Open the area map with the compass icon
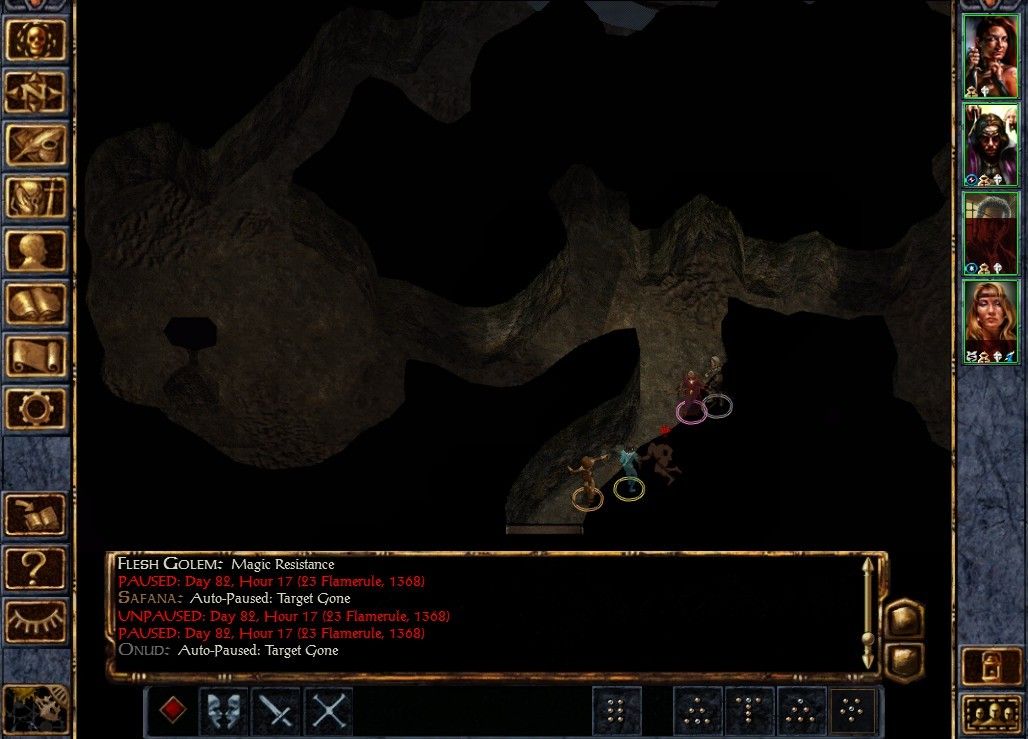 [36, 92]
